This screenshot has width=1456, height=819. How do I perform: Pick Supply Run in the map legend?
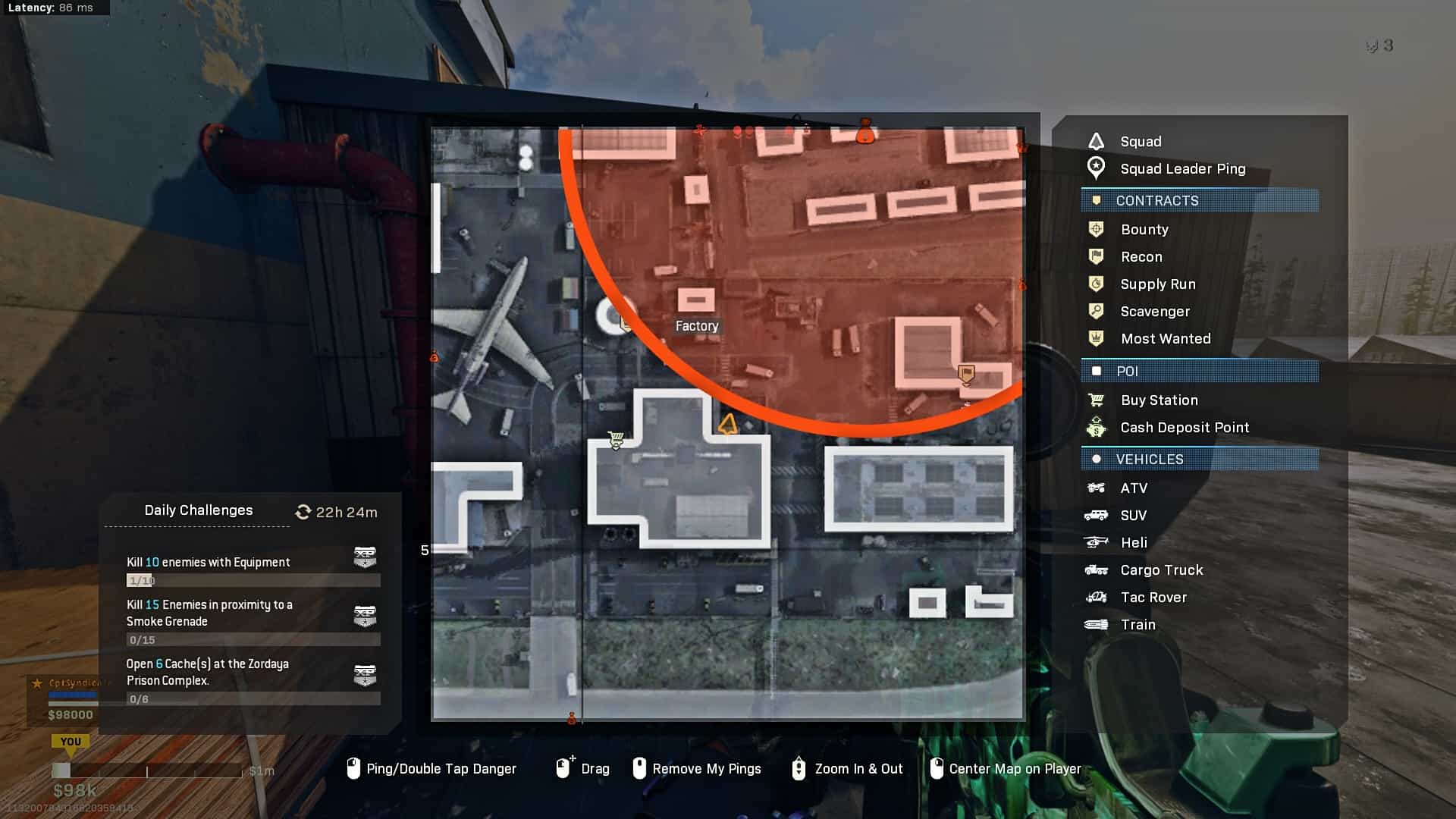[x=1157, y=284]
